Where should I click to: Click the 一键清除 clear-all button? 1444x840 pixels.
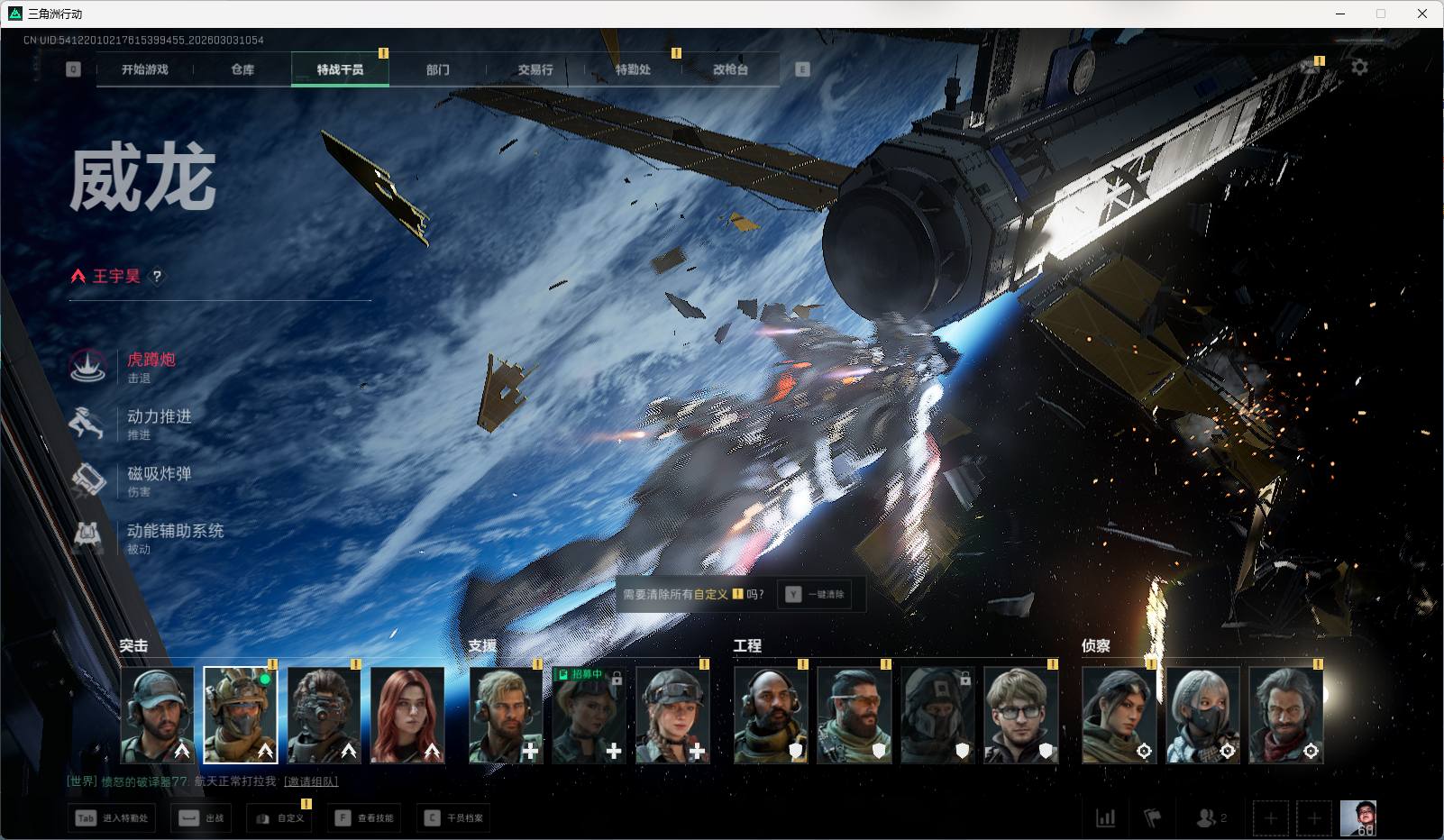815,595
